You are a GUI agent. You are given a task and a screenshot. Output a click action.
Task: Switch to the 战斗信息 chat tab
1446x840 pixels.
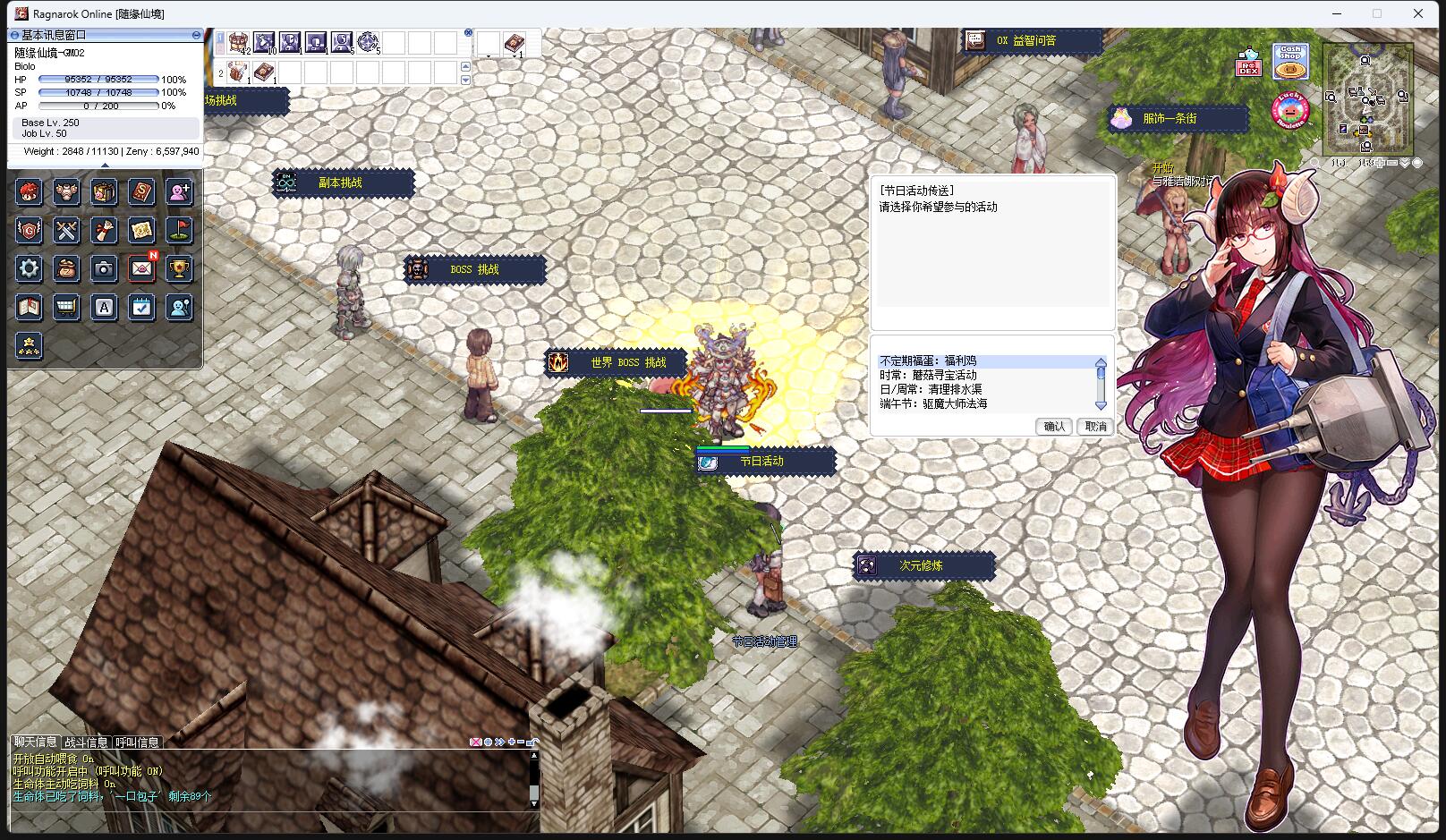click(86, 742)
